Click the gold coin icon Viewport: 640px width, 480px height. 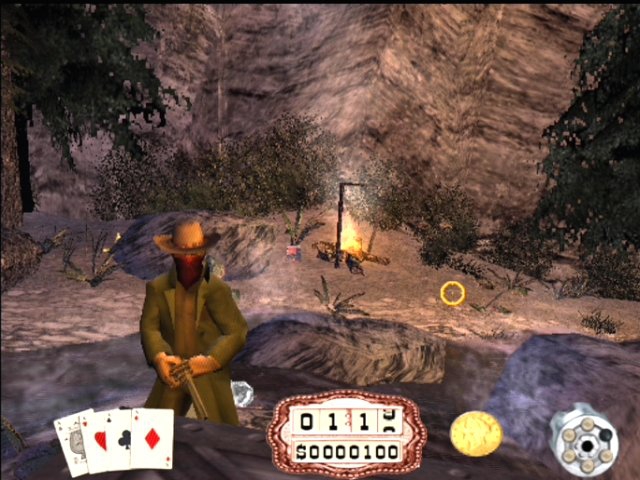476,433
